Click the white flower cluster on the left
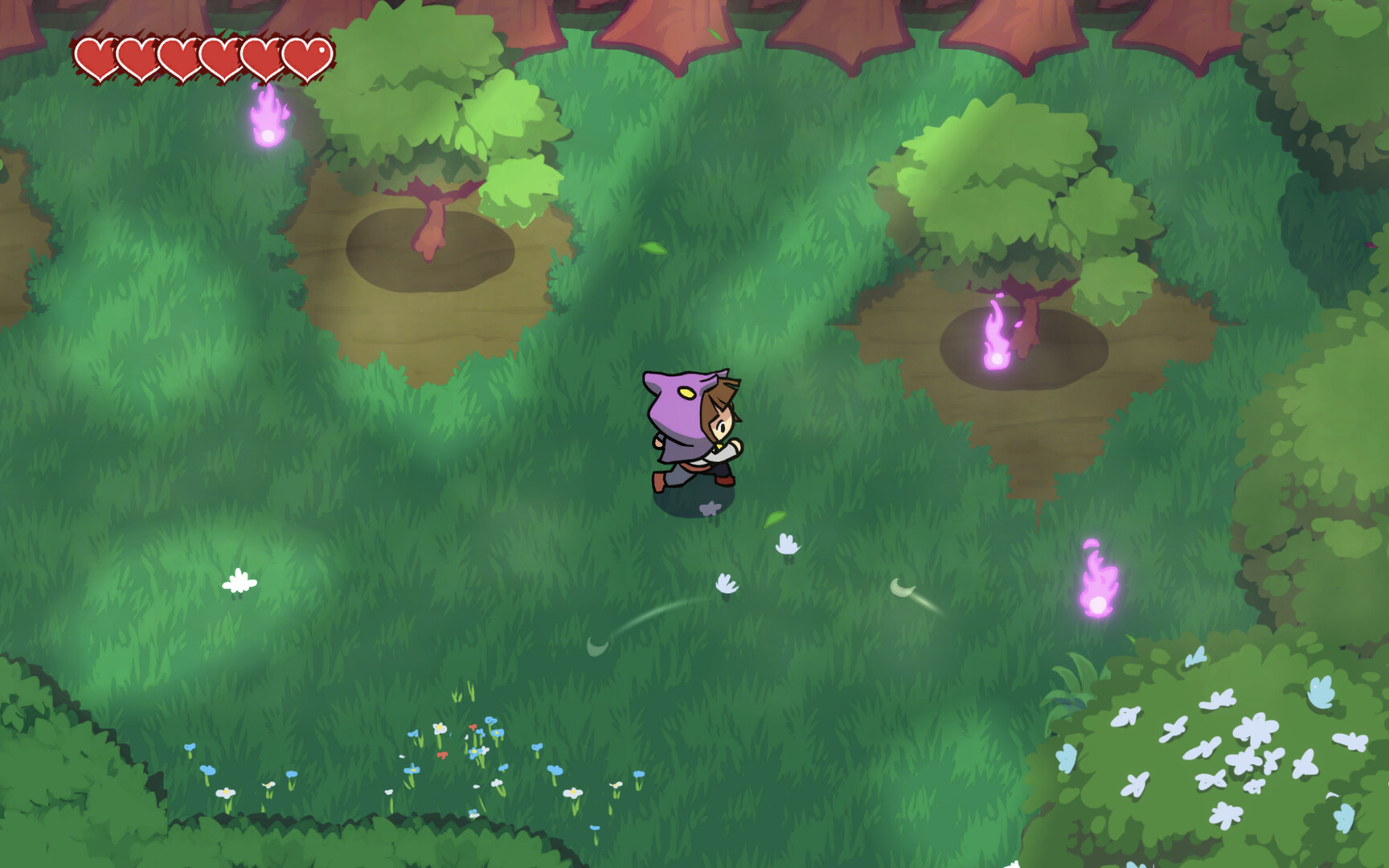The width and height of the screenshot is (1389, 868). click(x=239, y=580)
